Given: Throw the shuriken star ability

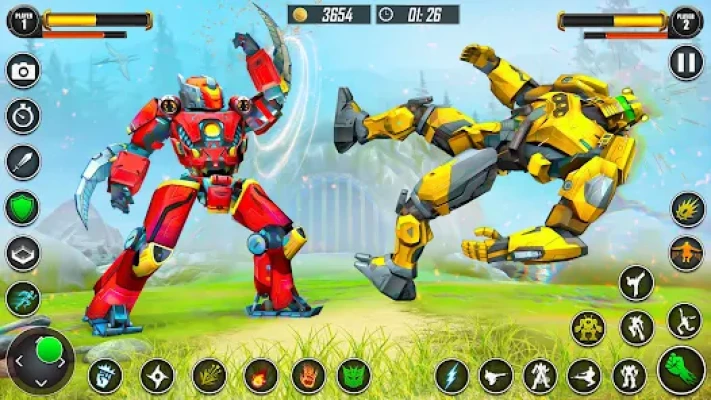Looking at the screenshot, I should (x=156, y=376).
